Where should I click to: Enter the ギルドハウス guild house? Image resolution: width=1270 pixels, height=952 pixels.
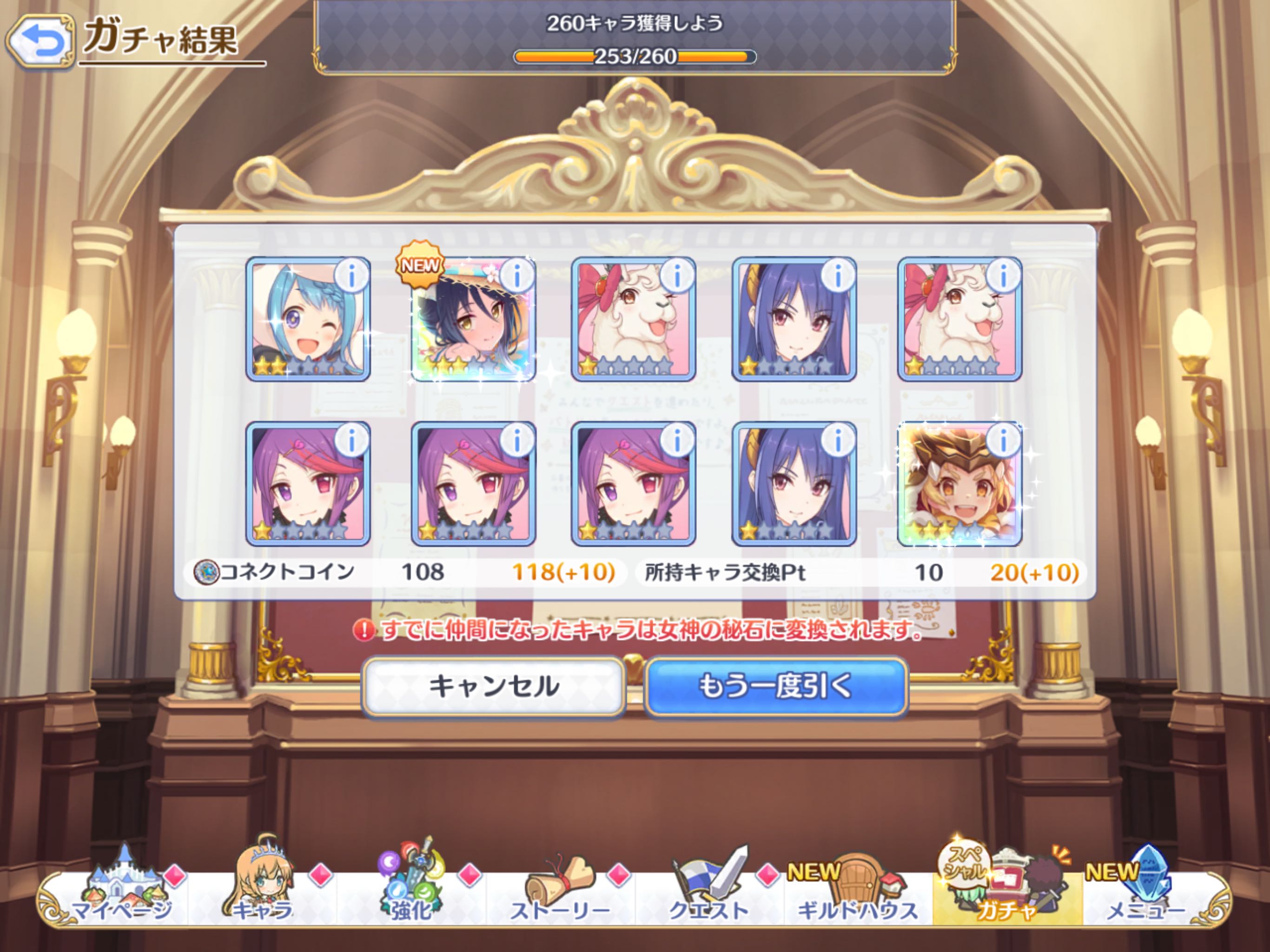pyautogui.click(x=858, y=890)
